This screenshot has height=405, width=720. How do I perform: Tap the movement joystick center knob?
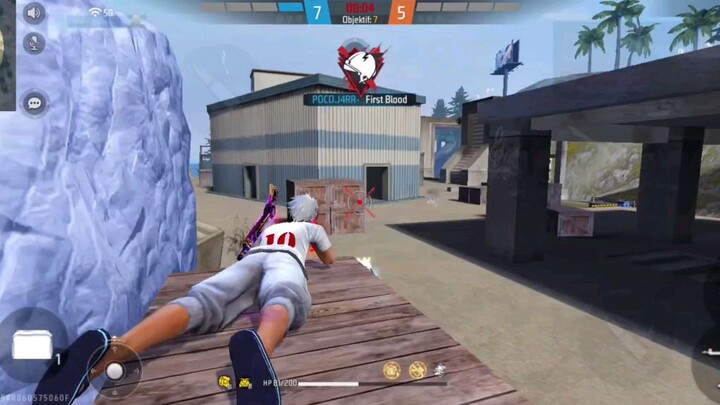click(x=115, y=371)
